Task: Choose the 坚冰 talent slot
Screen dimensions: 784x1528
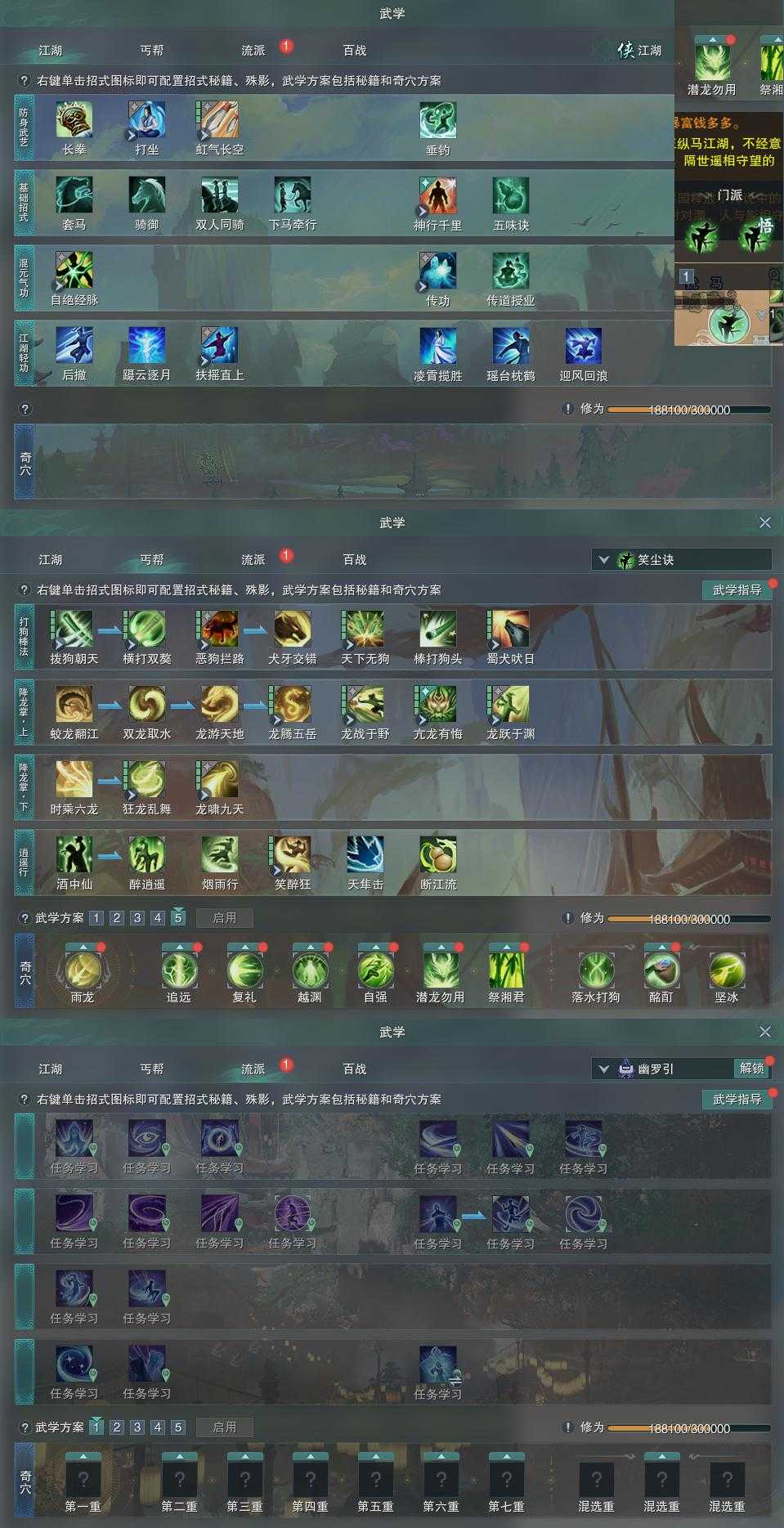Action: click(x=727, y=970)
